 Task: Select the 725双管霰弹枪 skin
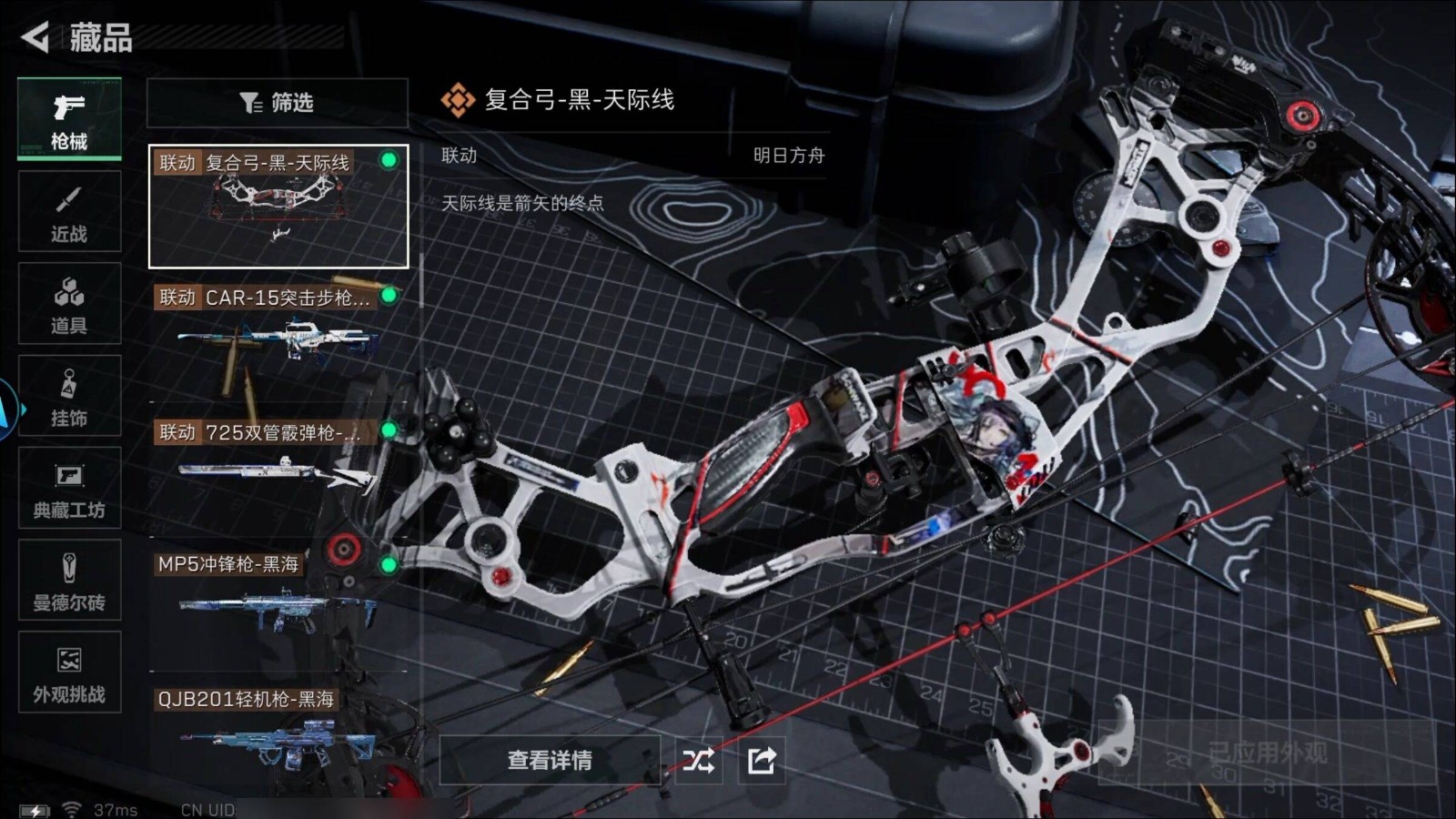pos(278,469)
